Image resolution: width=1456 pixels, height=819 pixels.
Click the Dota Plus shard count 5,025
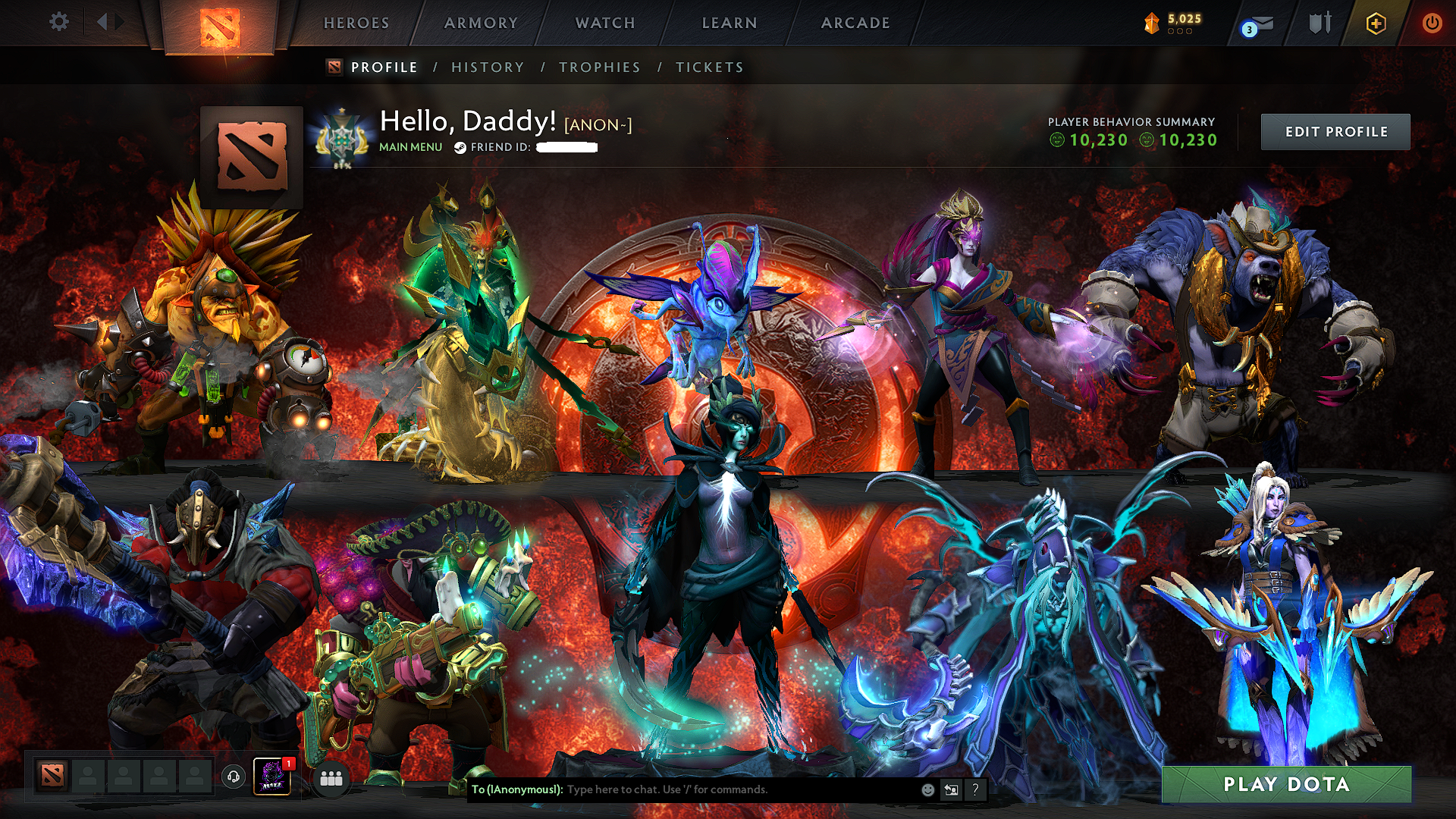pyautogui.click(x=1185, y=19)
